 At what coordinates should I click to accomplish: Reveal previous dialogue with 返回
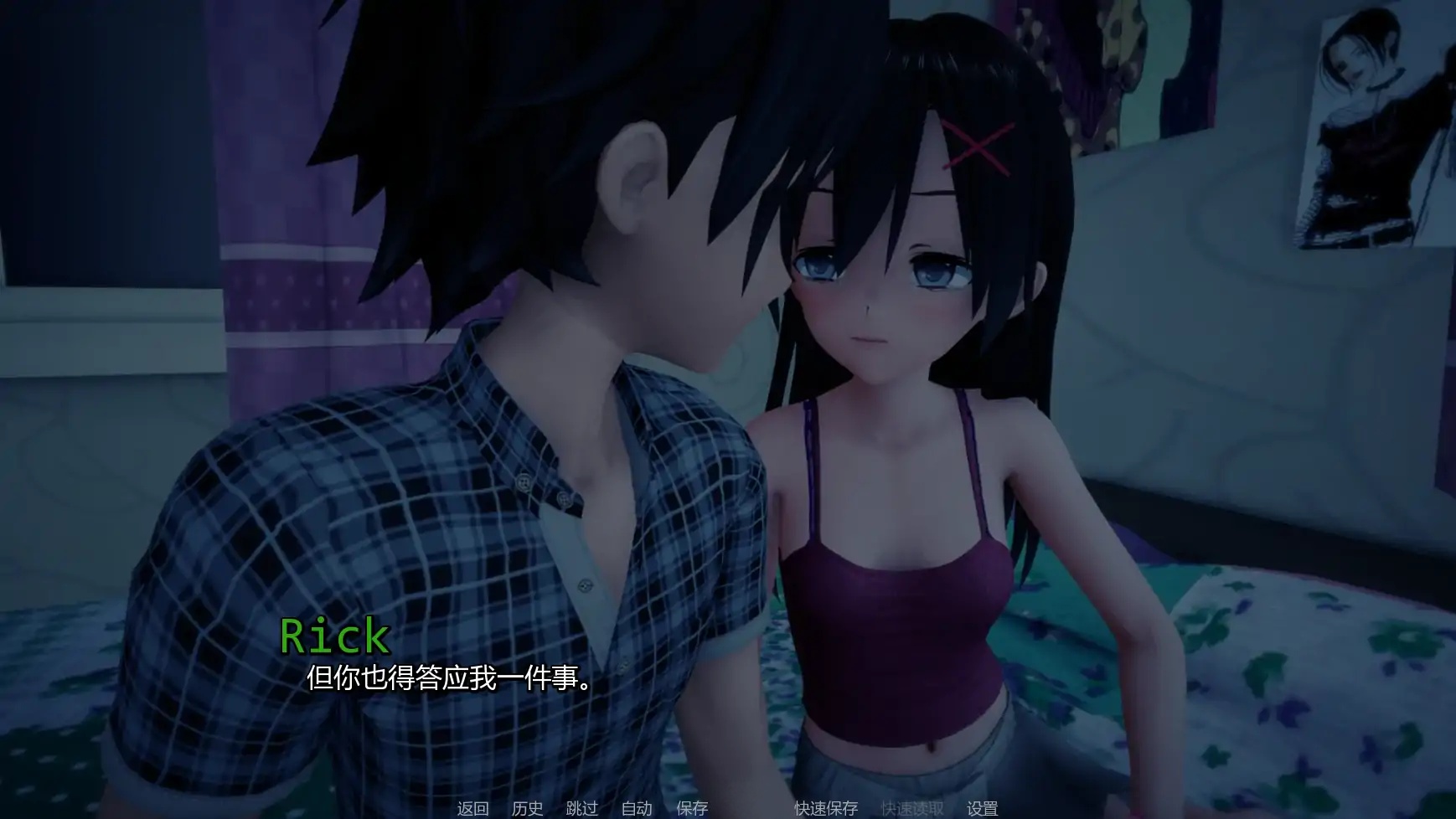471,809
